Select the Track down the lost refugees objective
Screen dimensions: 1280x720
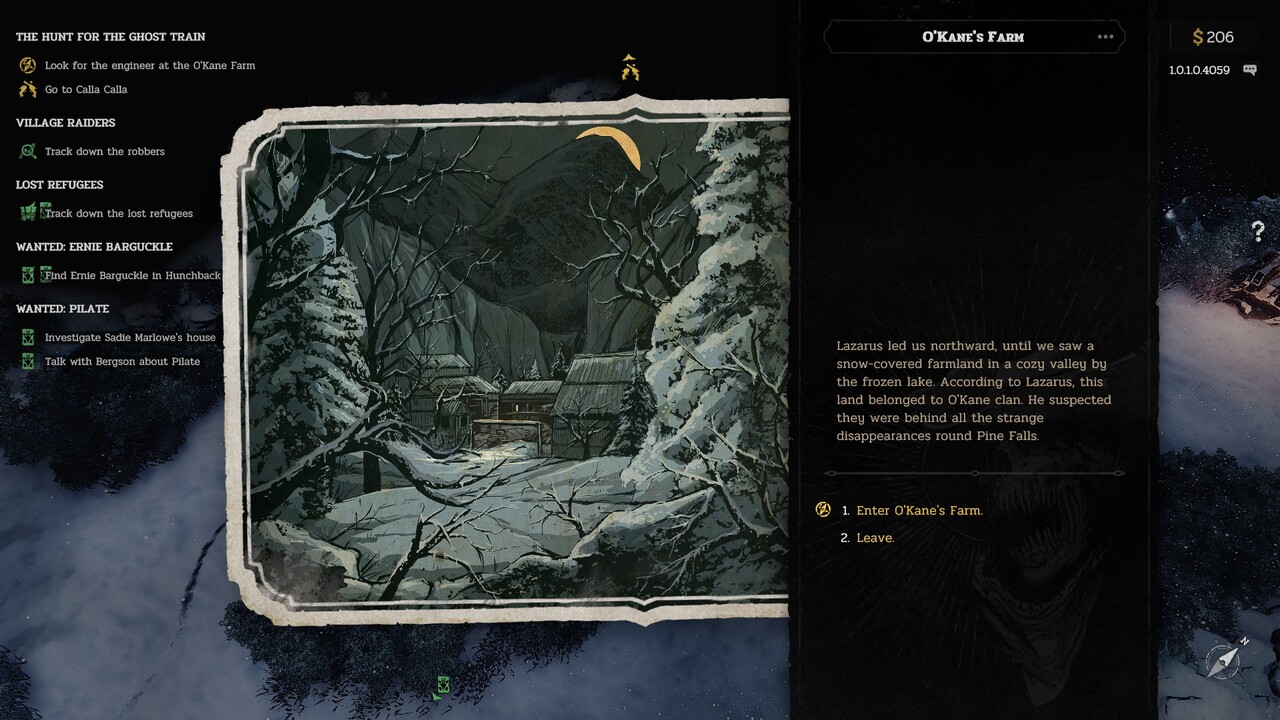pos(118,213)
